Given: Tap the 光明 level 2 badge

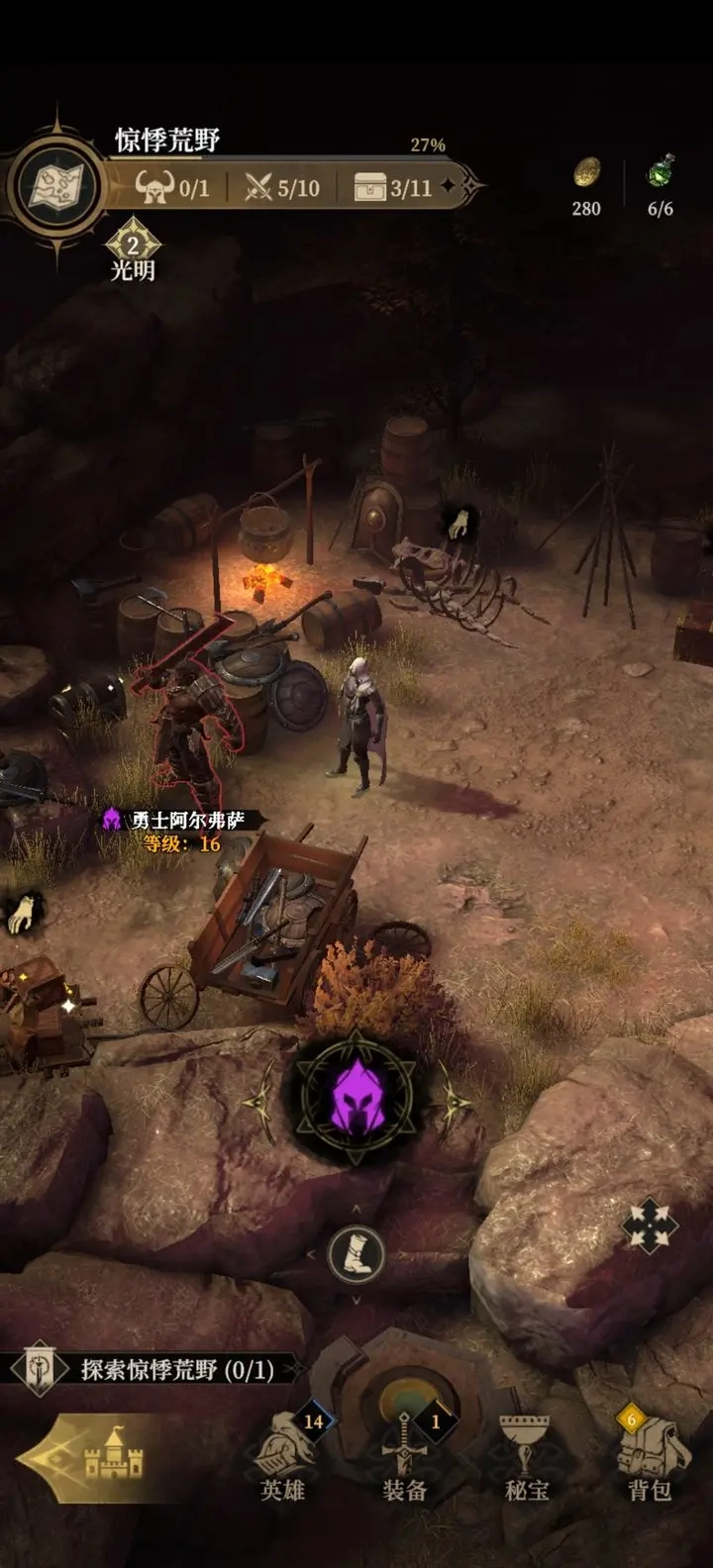Looking at the screenshot, I should 133,245.
